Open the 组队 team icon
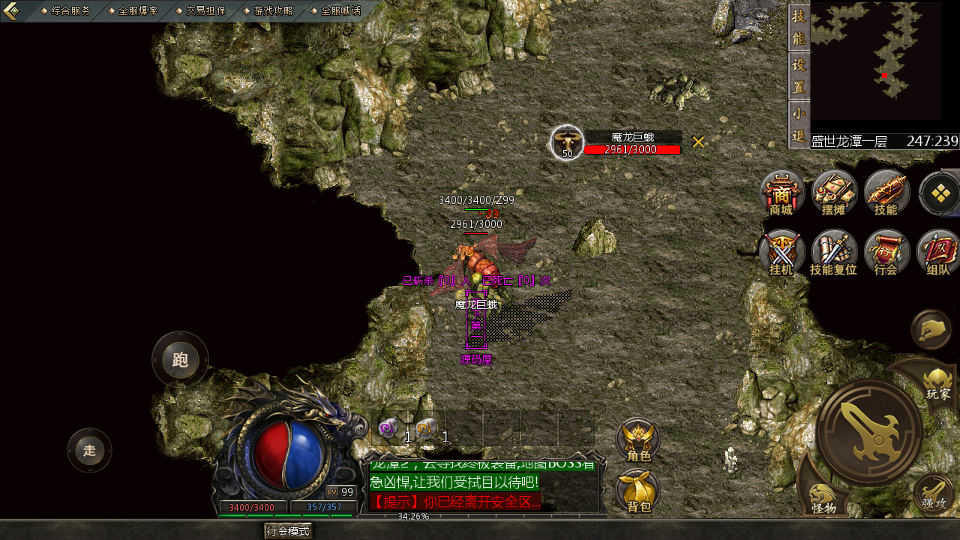This screenshot has height=540, width=960. pyautogui.click(x=938, y=254)
